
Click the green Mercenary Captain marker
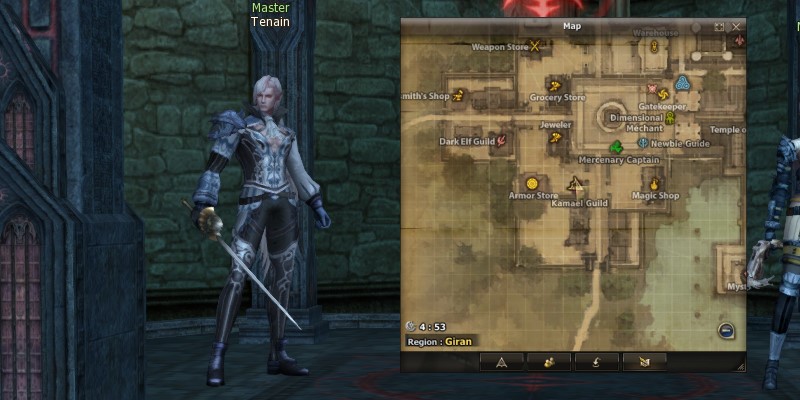click(617, 147)
